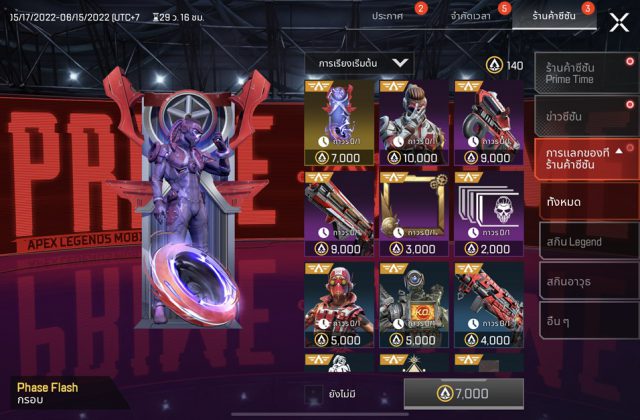The width and height of the screenshot is (640, 420).
Task: Redeem the selected item for 7,000
Action: tap(463, 394)
